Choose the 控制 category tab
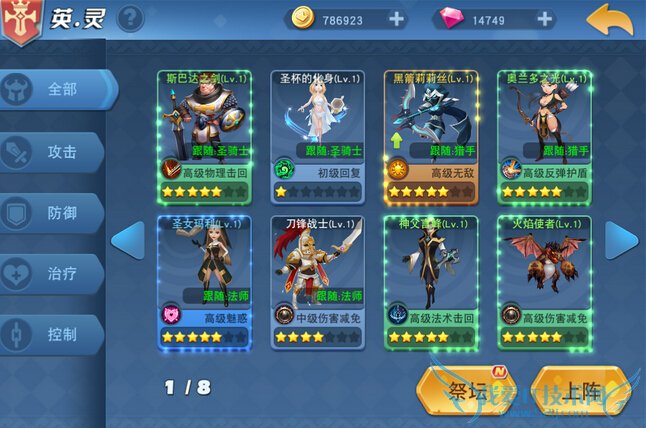The image size is (646, 428). tap(57, 334)
